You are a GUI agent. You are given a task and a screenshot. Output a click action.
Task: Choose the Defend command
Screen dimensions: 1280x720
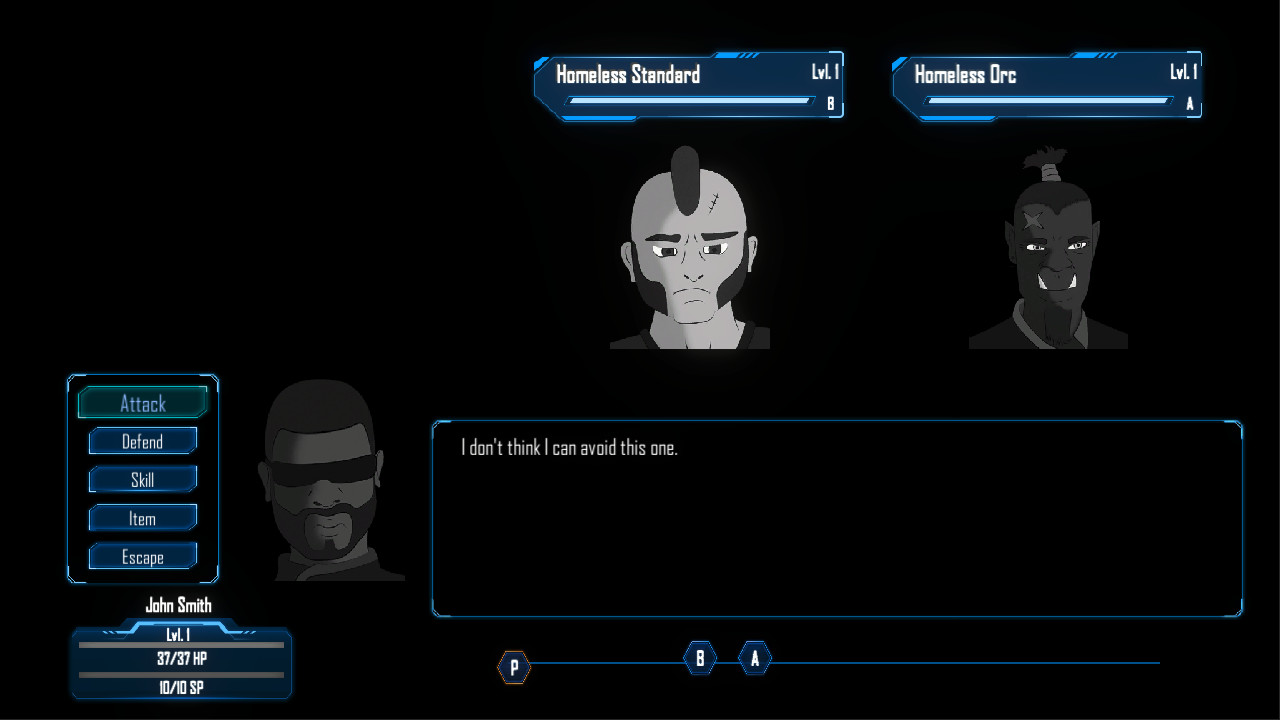(142, 441)
